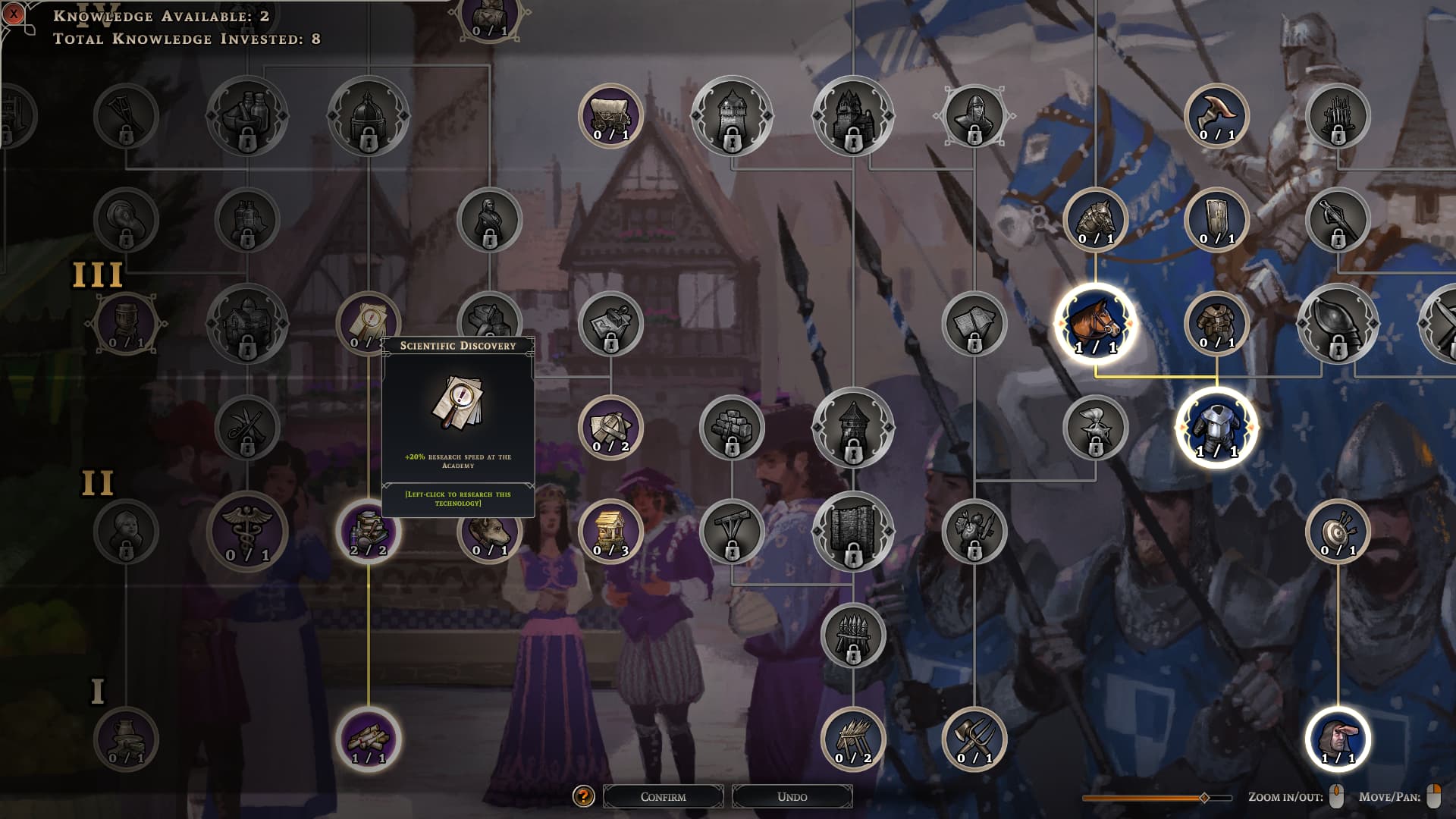Screen dimensions: 1456x819
Task: Research the archery target technology
Action: pos(1338,531)
